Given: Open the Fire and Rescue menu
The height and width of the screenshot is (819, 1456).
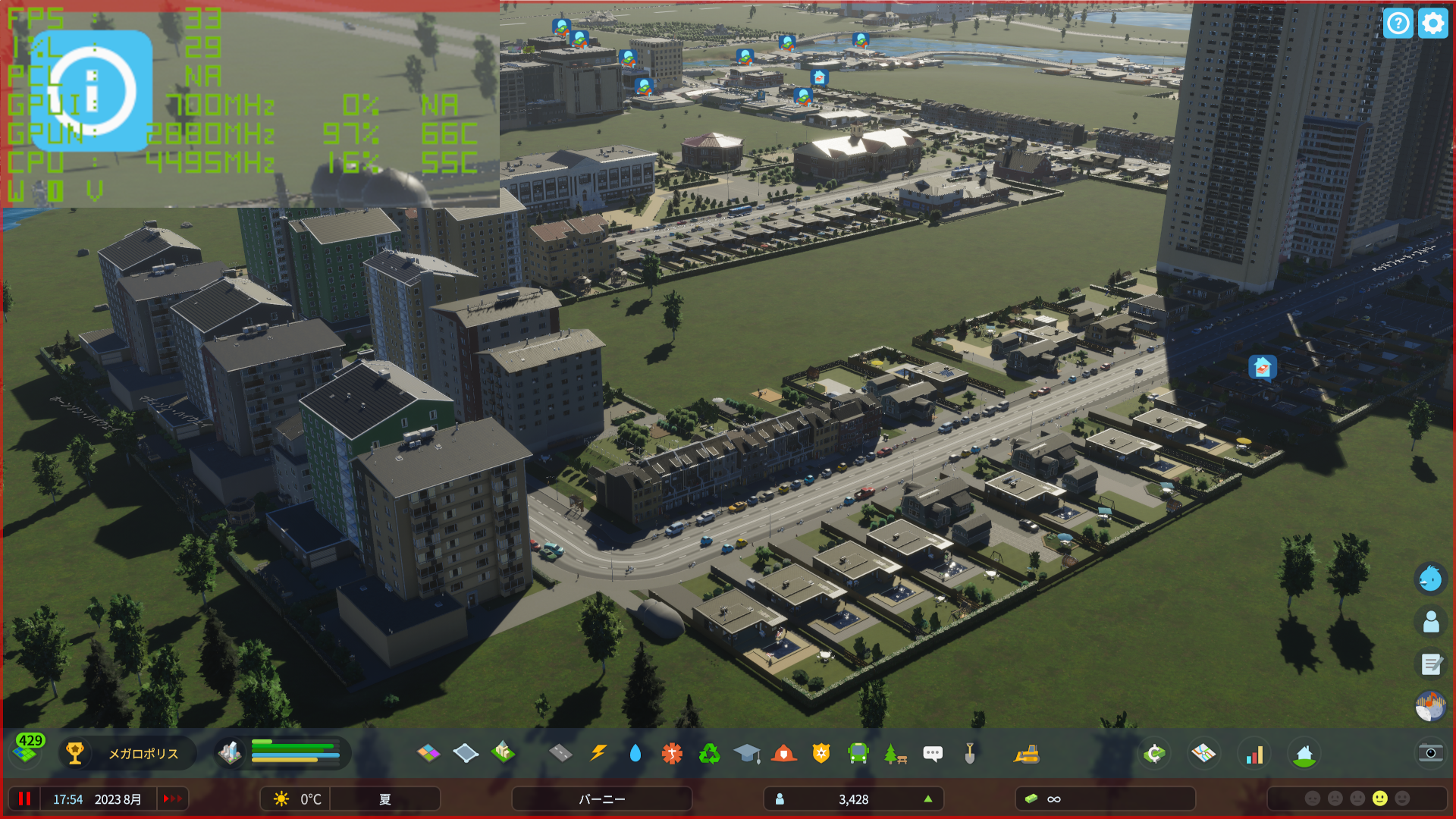Looking at the screenshot, I should click(x=785, y=754).
